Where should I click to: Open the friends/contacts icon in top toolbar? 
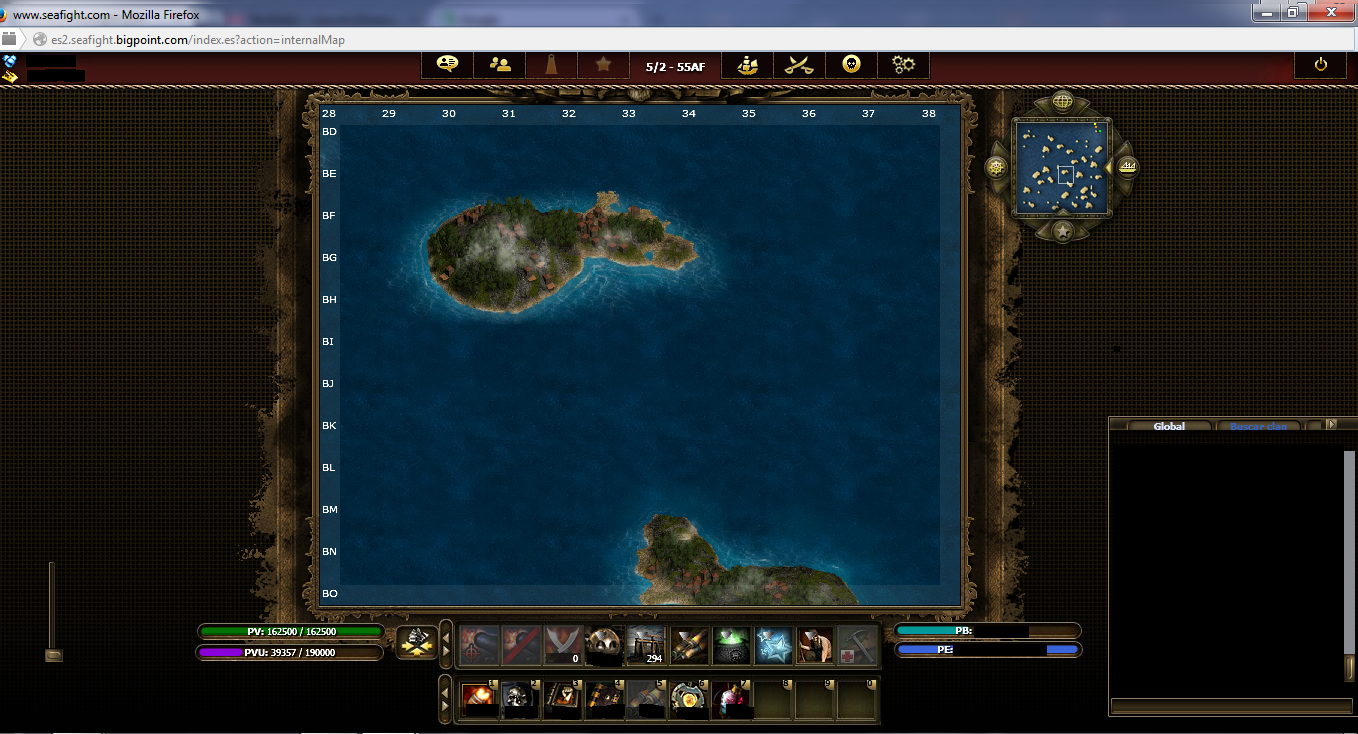pos(499,64)
